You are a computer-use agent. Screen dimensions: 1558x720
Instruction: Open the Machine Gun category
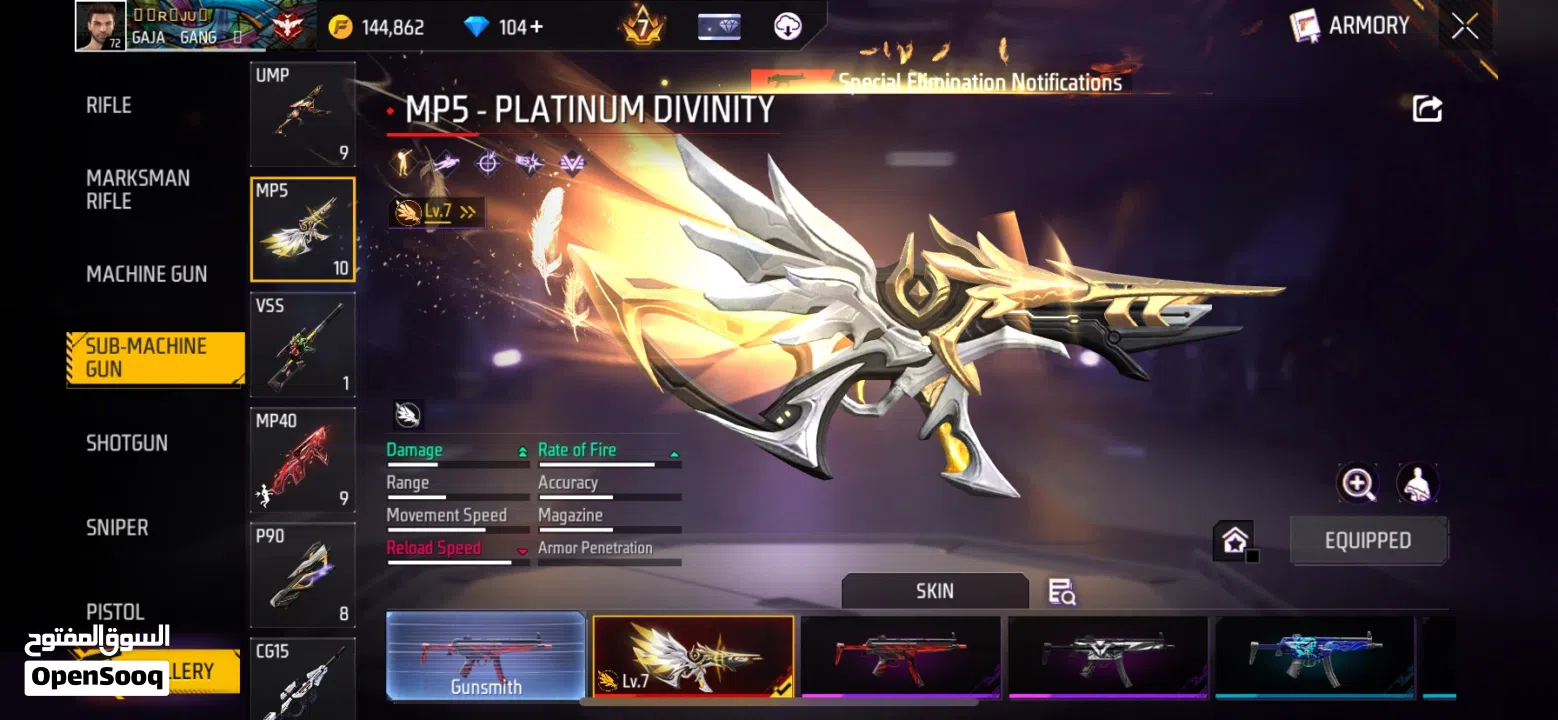(146, 274)
